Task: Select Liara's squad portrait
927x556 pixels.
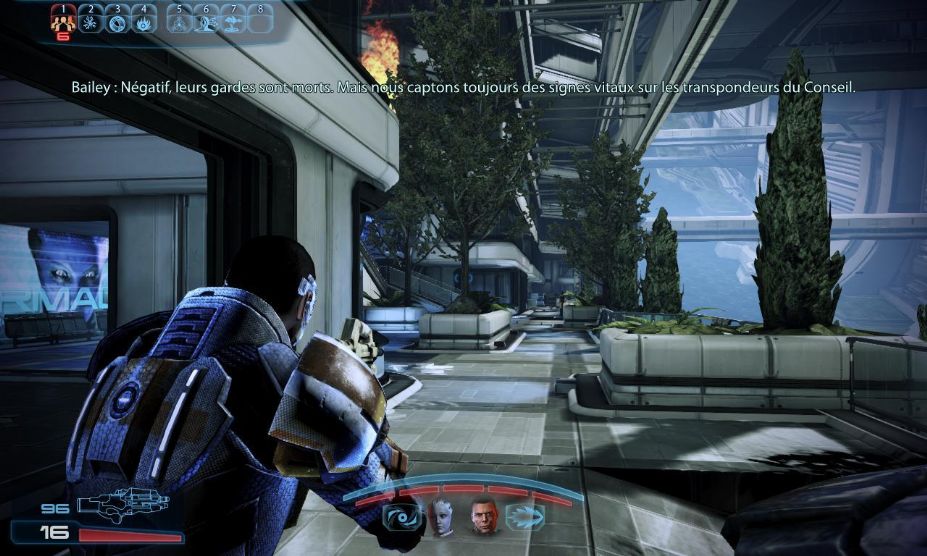Action: tap(441, 516)
